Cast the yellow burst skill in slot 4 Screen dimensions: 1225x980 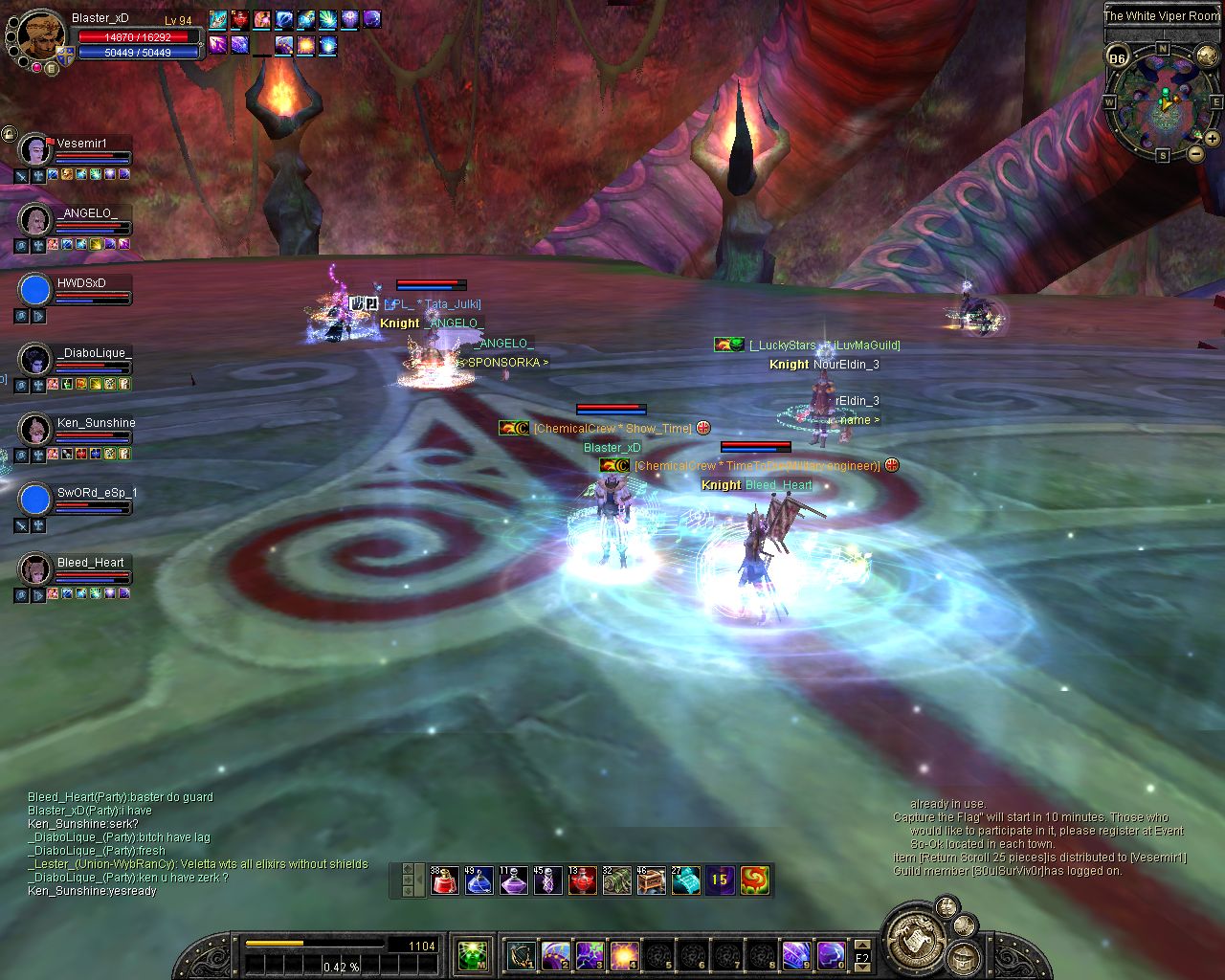point(624,954)
